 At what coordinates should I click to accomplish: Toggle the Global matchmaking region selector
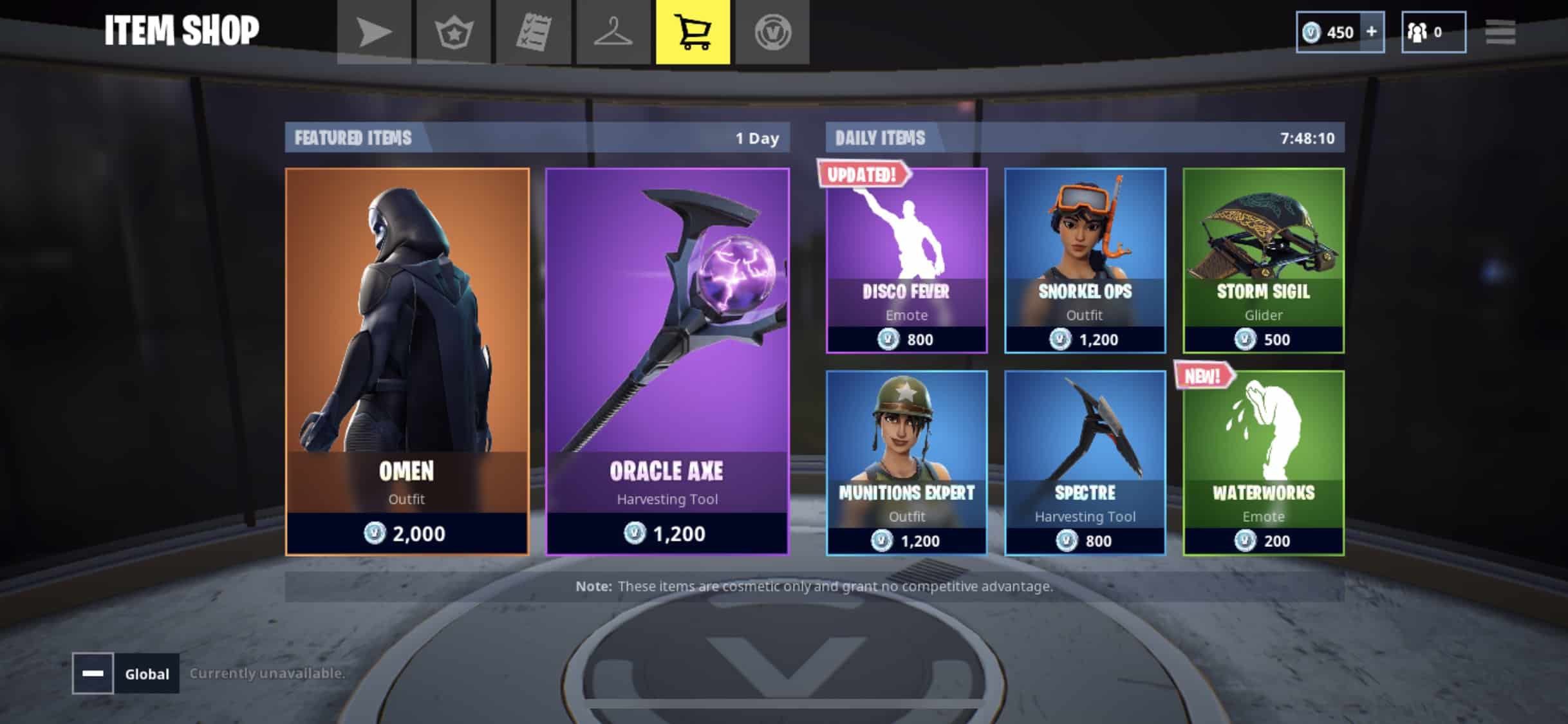coord(145,674)
